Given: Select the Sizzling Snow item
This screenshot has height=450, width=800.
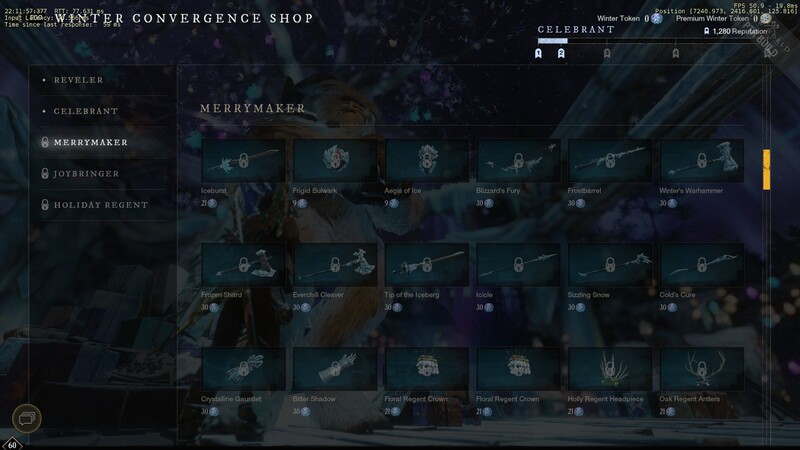Looking at the screenshot, I should pos(610,265).
